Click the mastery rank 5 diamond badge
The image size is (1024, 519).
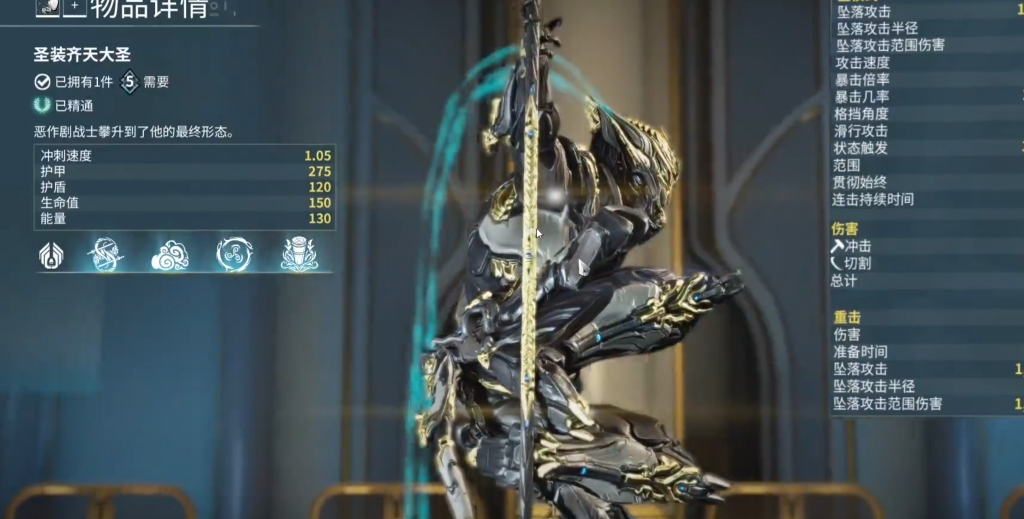[129, 82]
